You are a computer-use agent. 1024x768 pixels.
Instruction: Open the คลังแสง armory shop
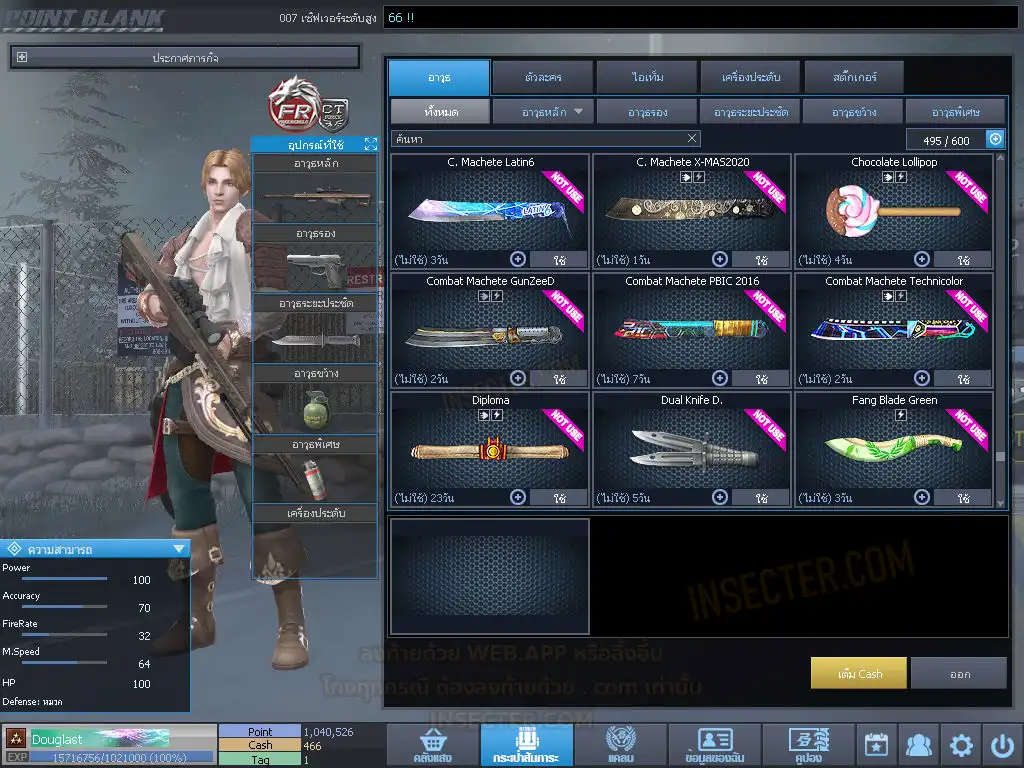(431, 746)
